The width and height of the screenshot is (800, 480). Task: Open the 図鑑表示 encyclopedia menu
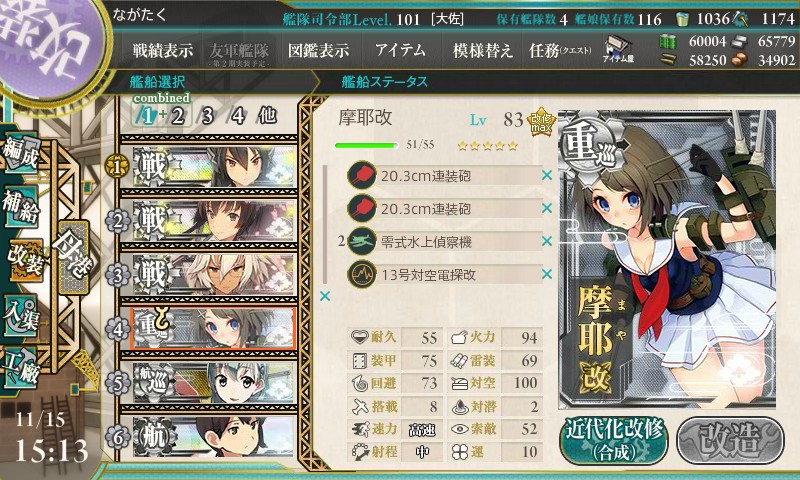[318, 50]
